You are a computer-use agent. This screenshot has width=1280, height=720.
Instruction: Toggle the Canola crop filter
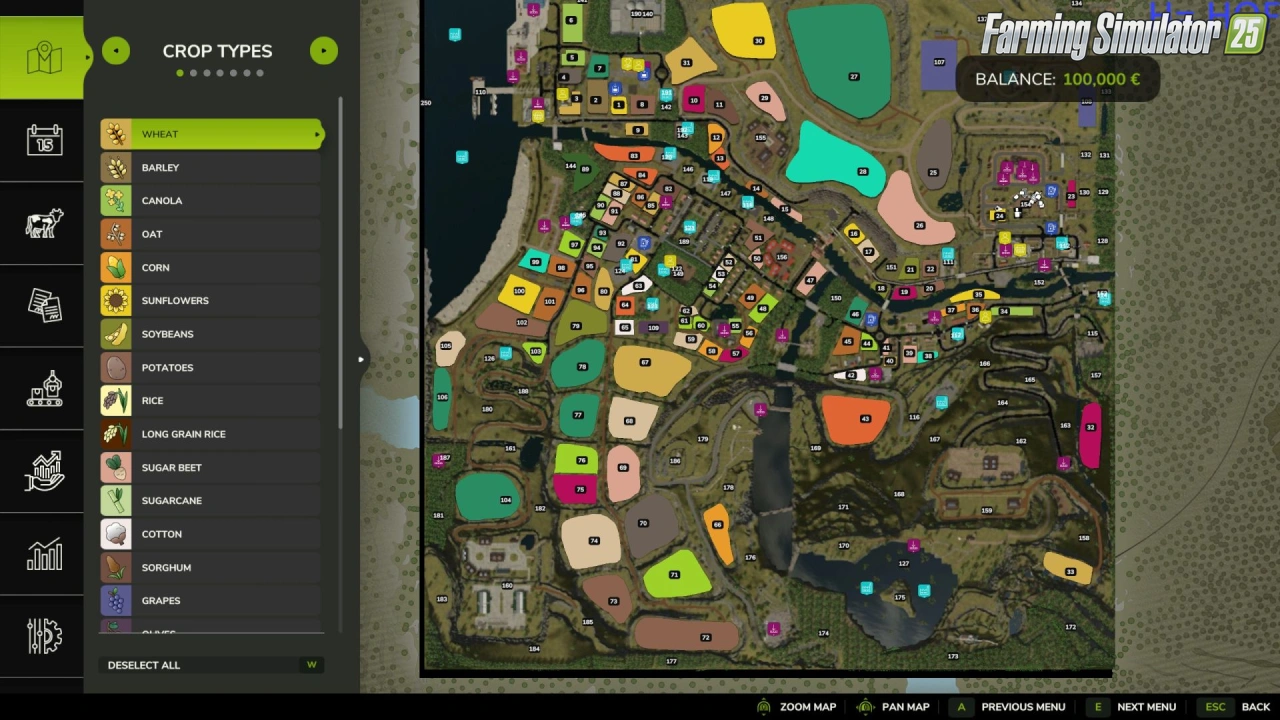(x=212, y=201)
